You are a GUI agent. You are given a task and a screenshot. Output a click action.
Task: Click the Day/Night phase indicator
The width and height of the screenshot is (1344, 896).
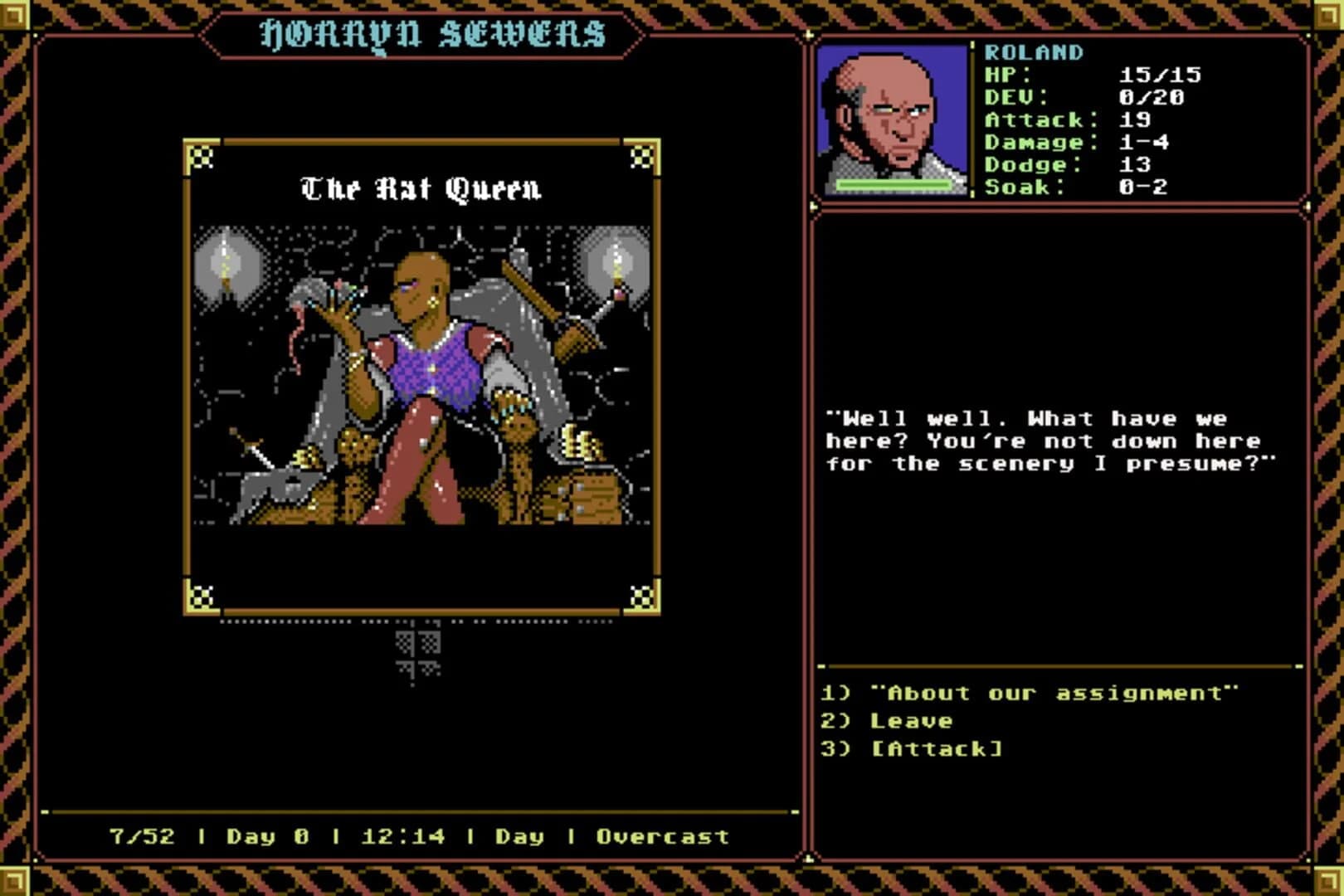tap(519, 837)
